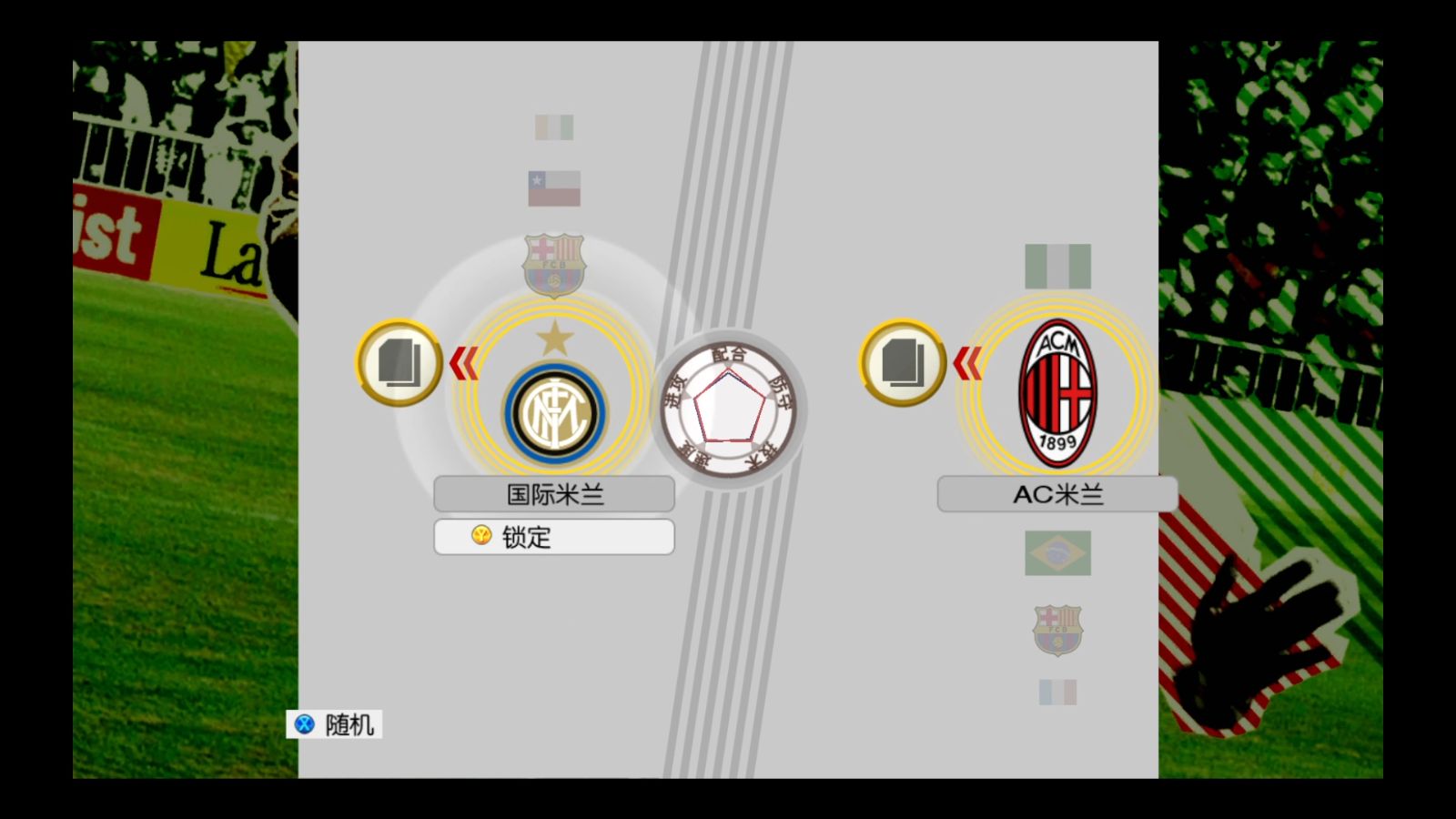The width and height of the screenshot is (1456, 819).
Task: Select the Italy flag above AC Milan
Action: point(1057,266)
